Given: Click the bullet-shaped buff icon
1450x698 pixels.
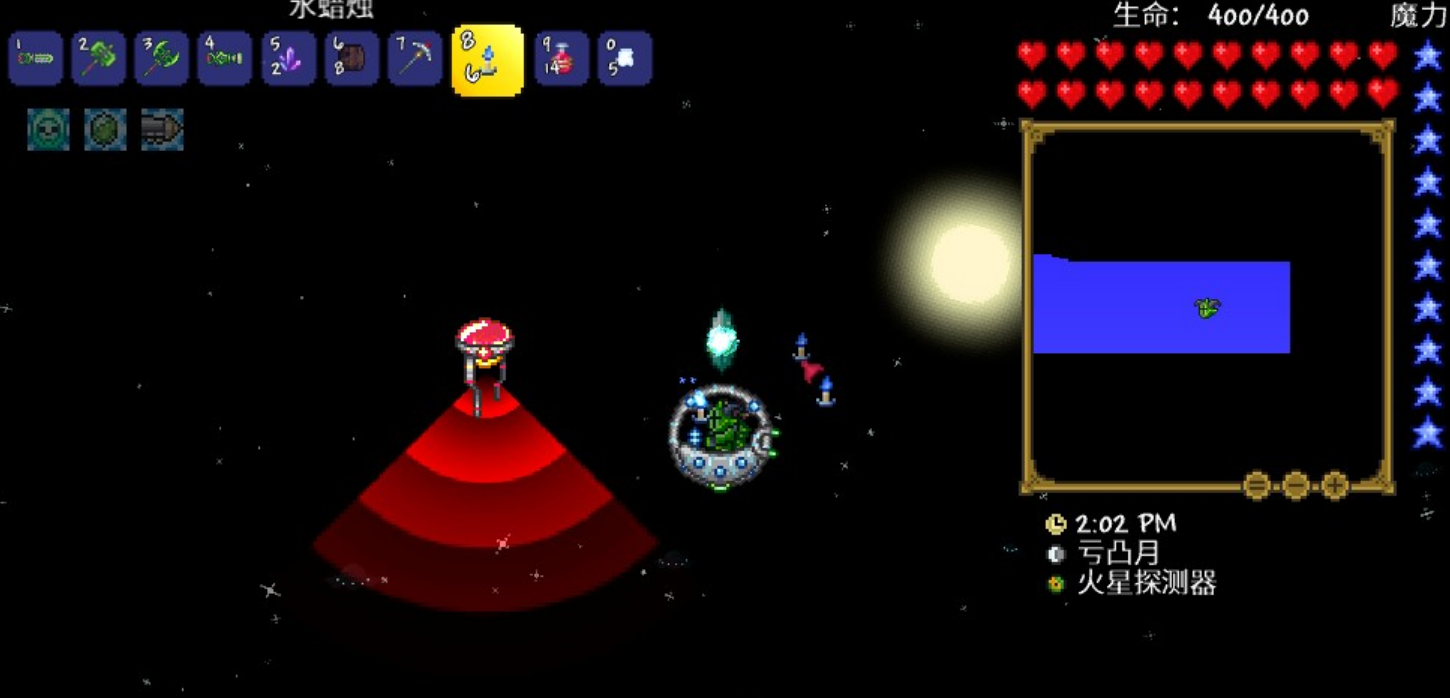Looking at the screenshot, I should [162, 130].
